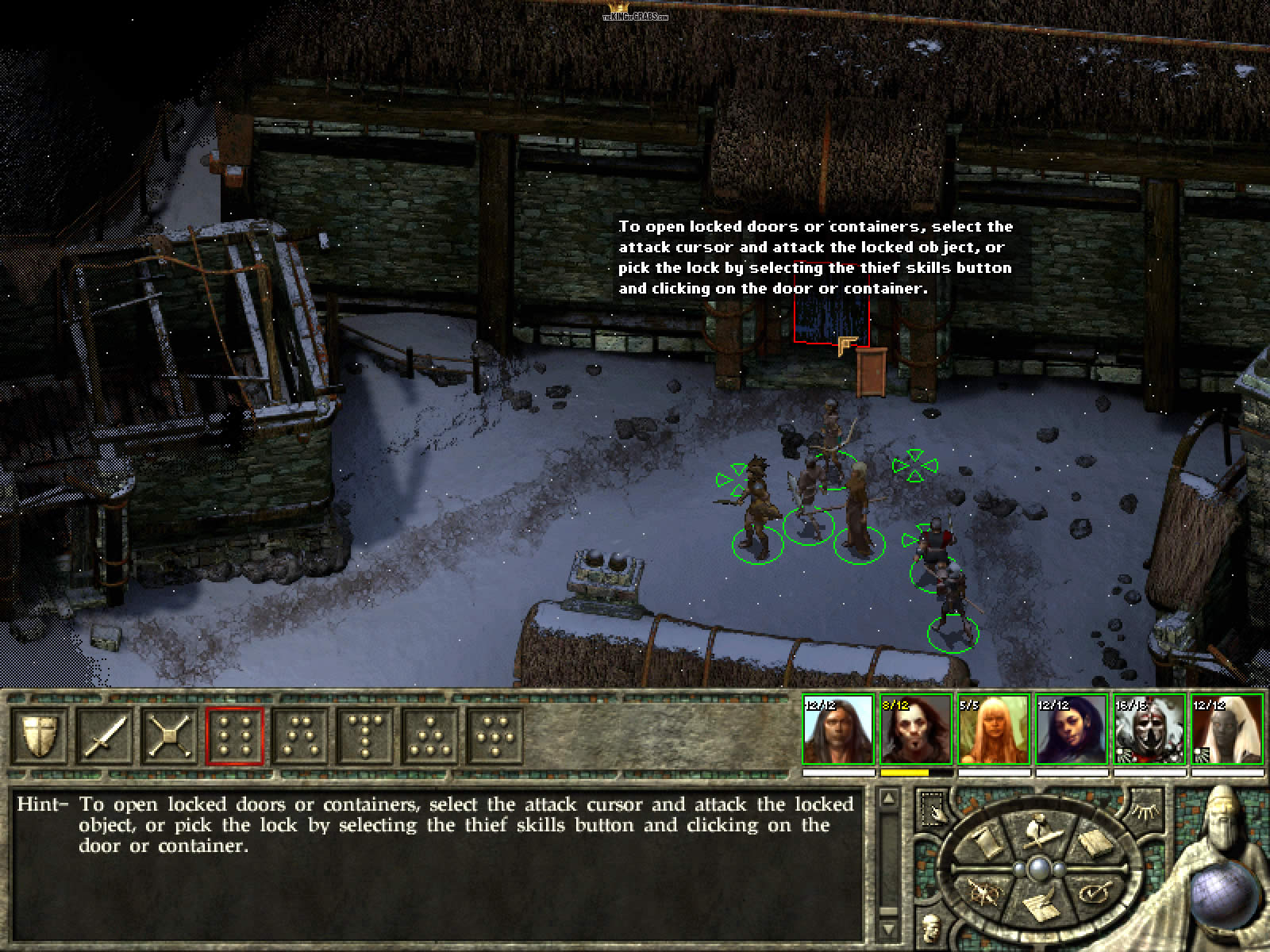Select the long-haired man's portrait with 12/12 HP
Screen dimensions: 1270x952
pyautogui.click(x=838, y=730)
